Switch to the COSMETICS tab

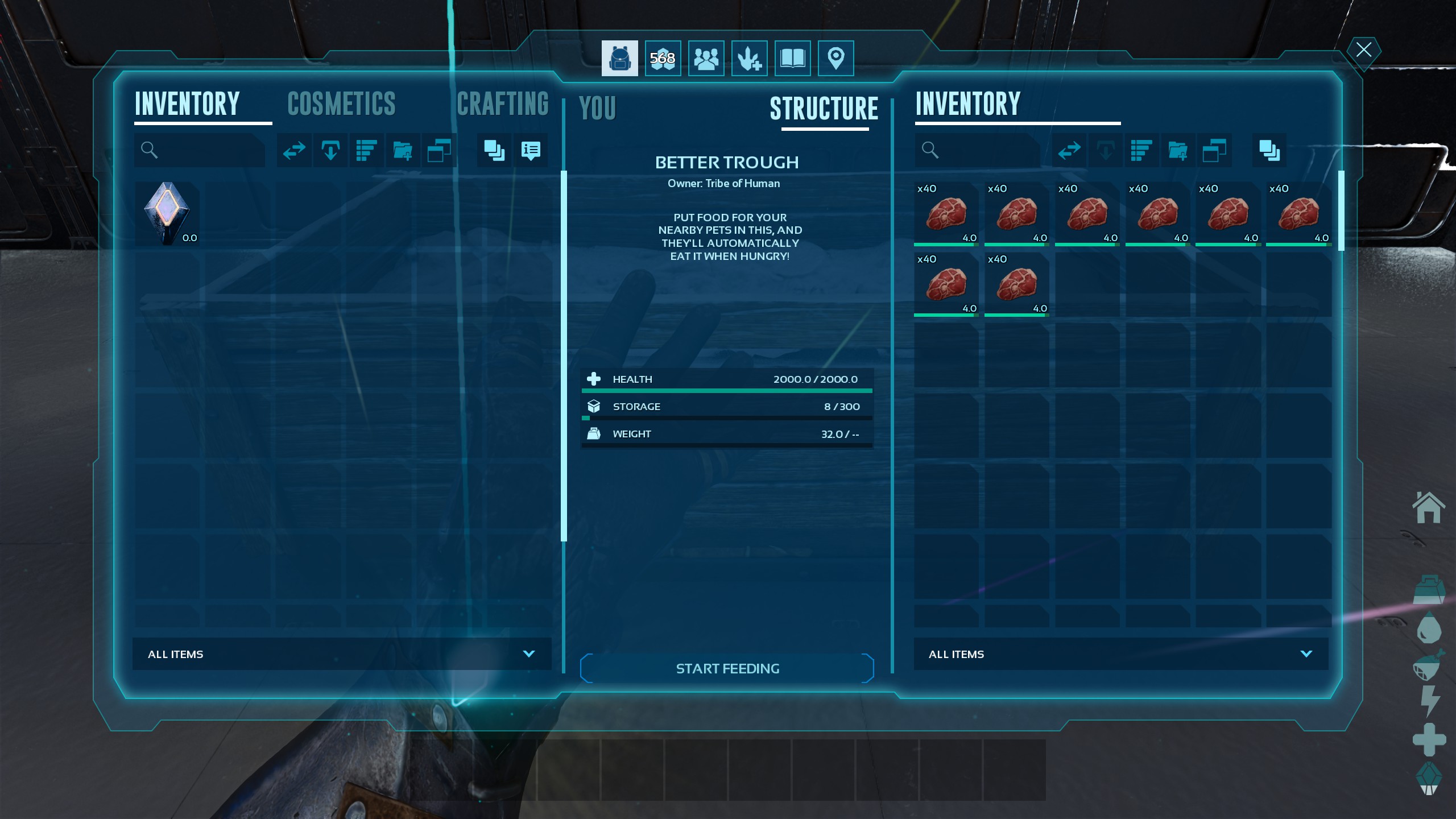tap(341, 104)
